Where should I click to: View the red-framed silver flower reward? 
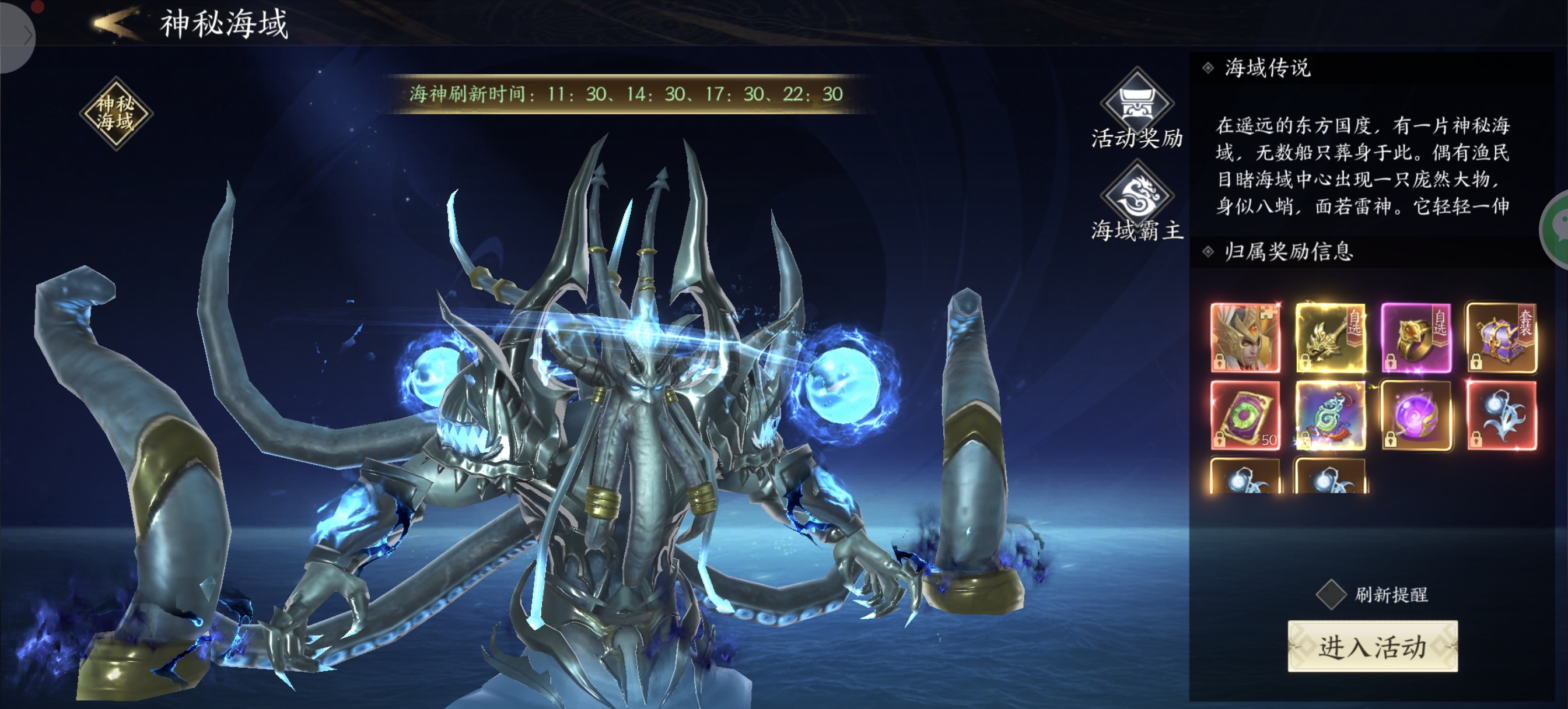(x=1501, y=416)
